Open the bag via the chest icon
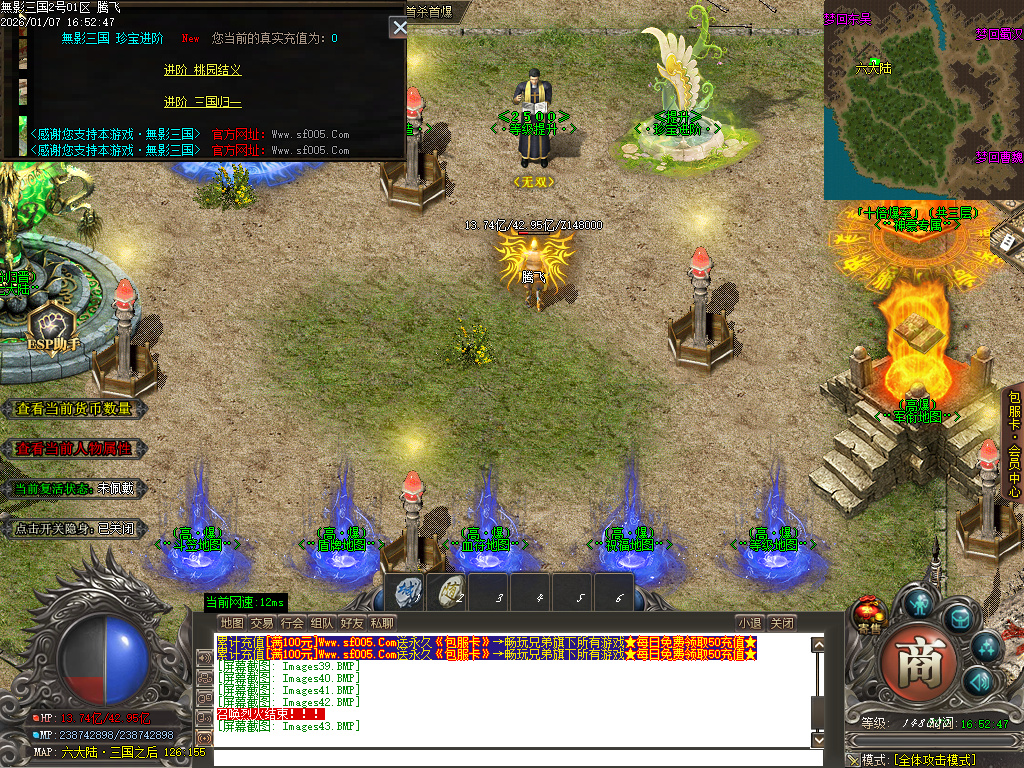Screen dimensions: 1024x768 point(960,619)
